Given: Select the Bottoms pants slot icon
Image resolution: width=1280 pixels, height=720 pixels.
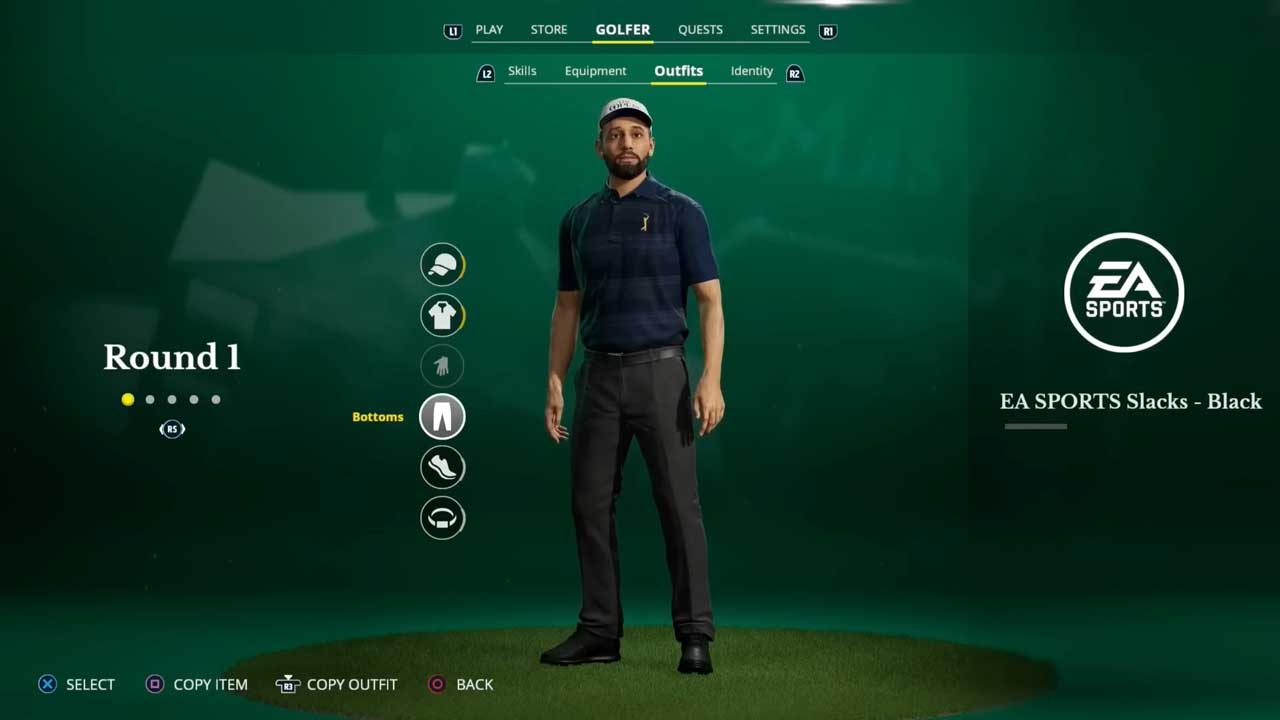Looking at the screenshot, I should (442, 417).
